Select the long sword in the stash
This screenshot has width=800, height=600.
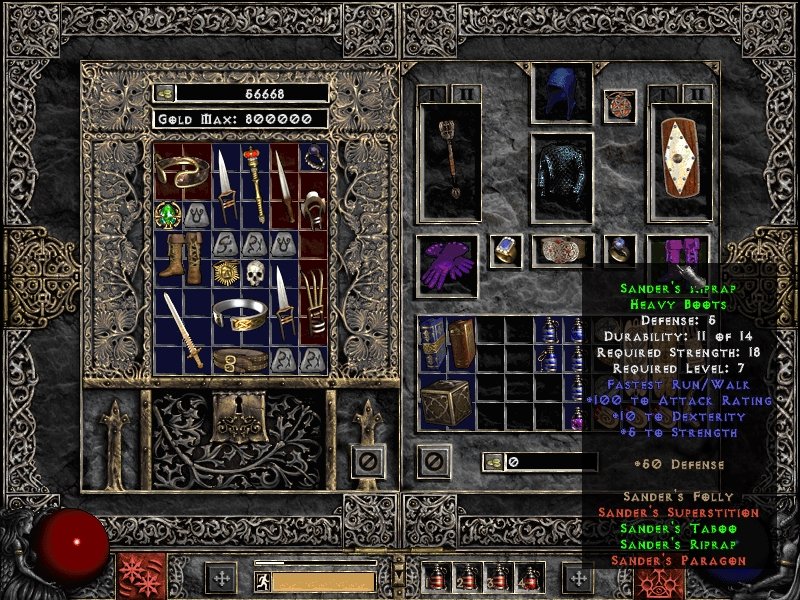click(183, 331)
